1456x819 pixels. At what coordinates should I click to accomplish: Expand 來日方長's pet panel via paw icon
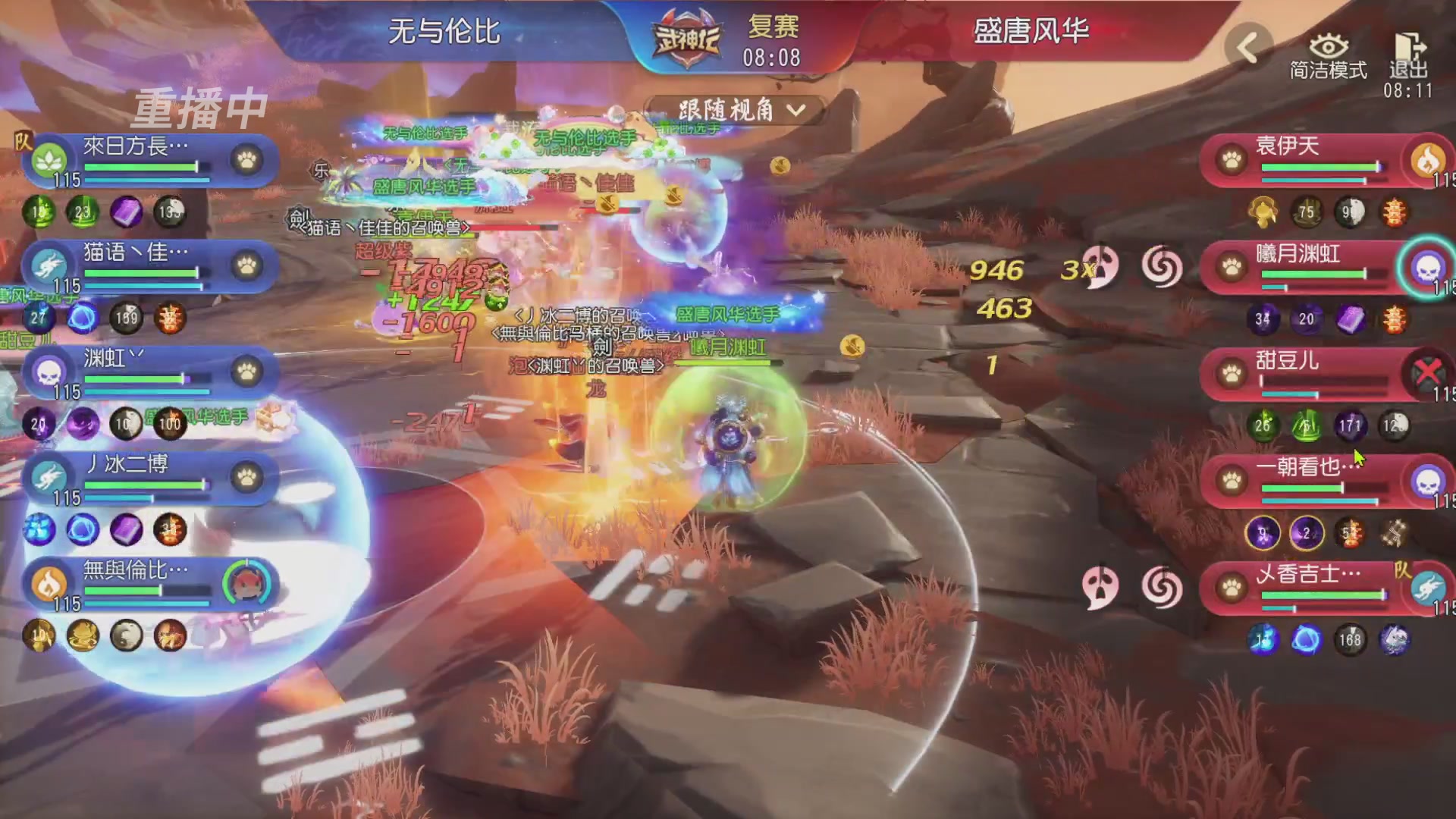[247, 161]
